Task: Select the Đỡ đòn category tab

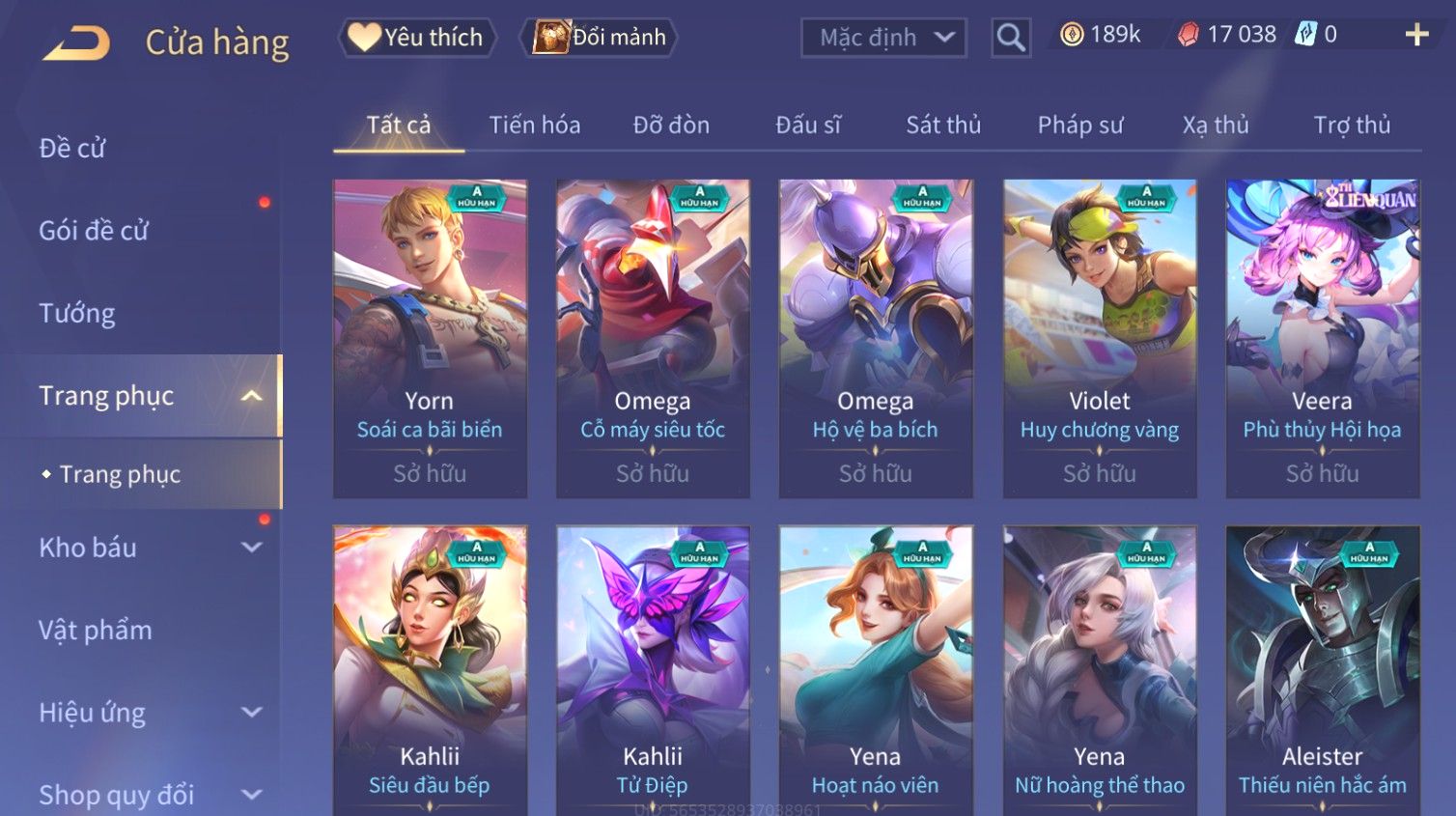Action: tap(671, 126)
